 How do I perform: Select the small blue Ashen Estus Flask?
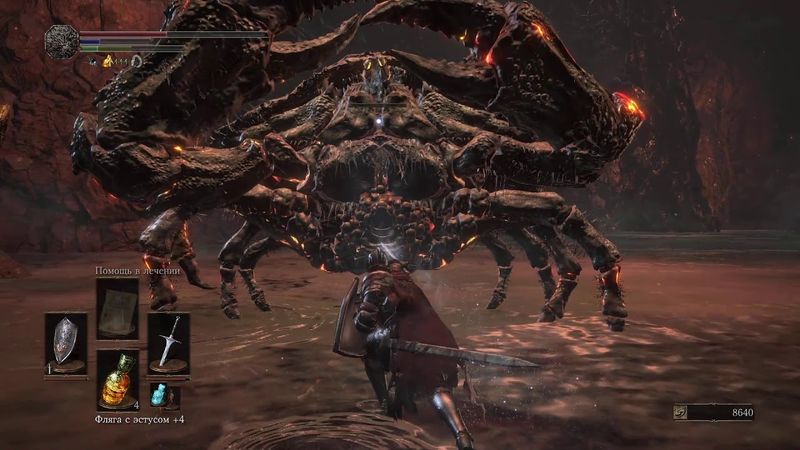tap(161, 394)
